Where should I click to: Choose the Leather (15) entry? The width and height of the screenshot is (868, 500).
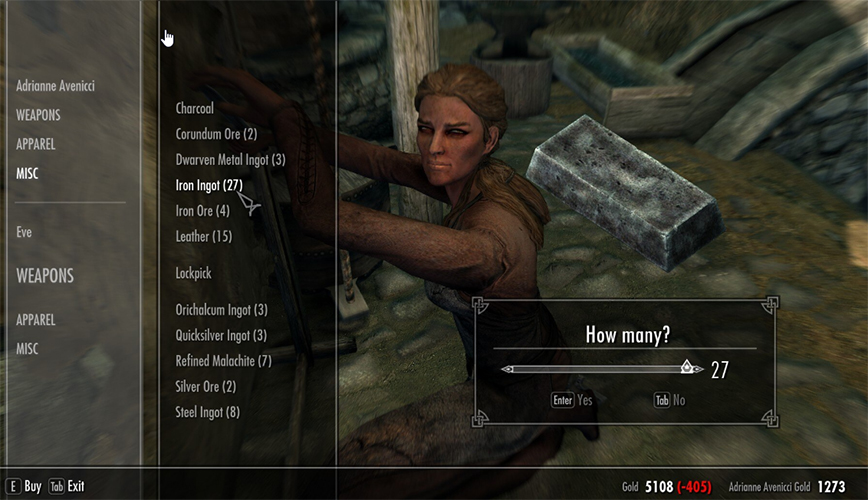click(203, 236)
